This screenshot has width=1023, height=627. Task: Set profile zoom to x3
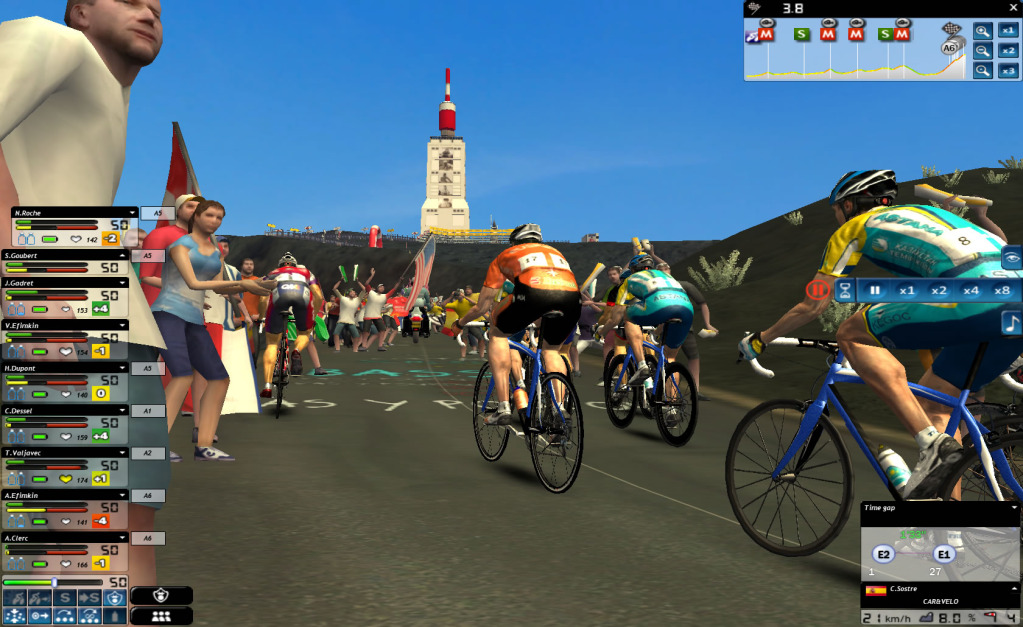coord(1008,70)
